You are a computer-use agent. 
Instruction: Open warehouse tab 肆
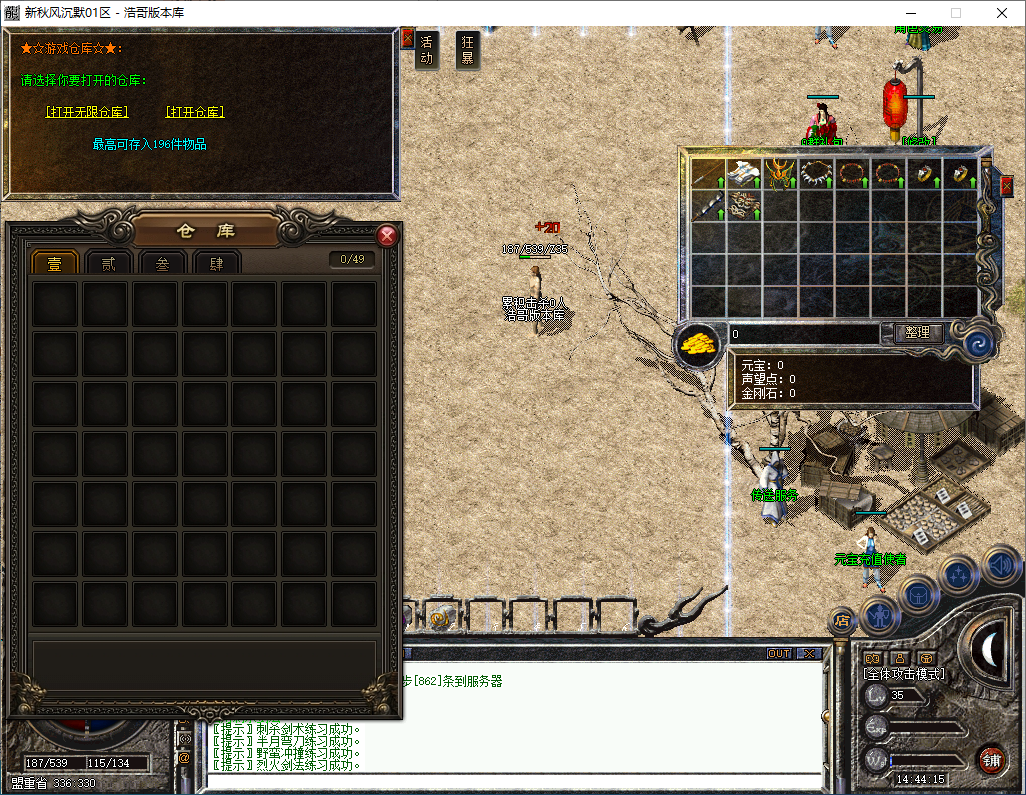tap(216, 263)
